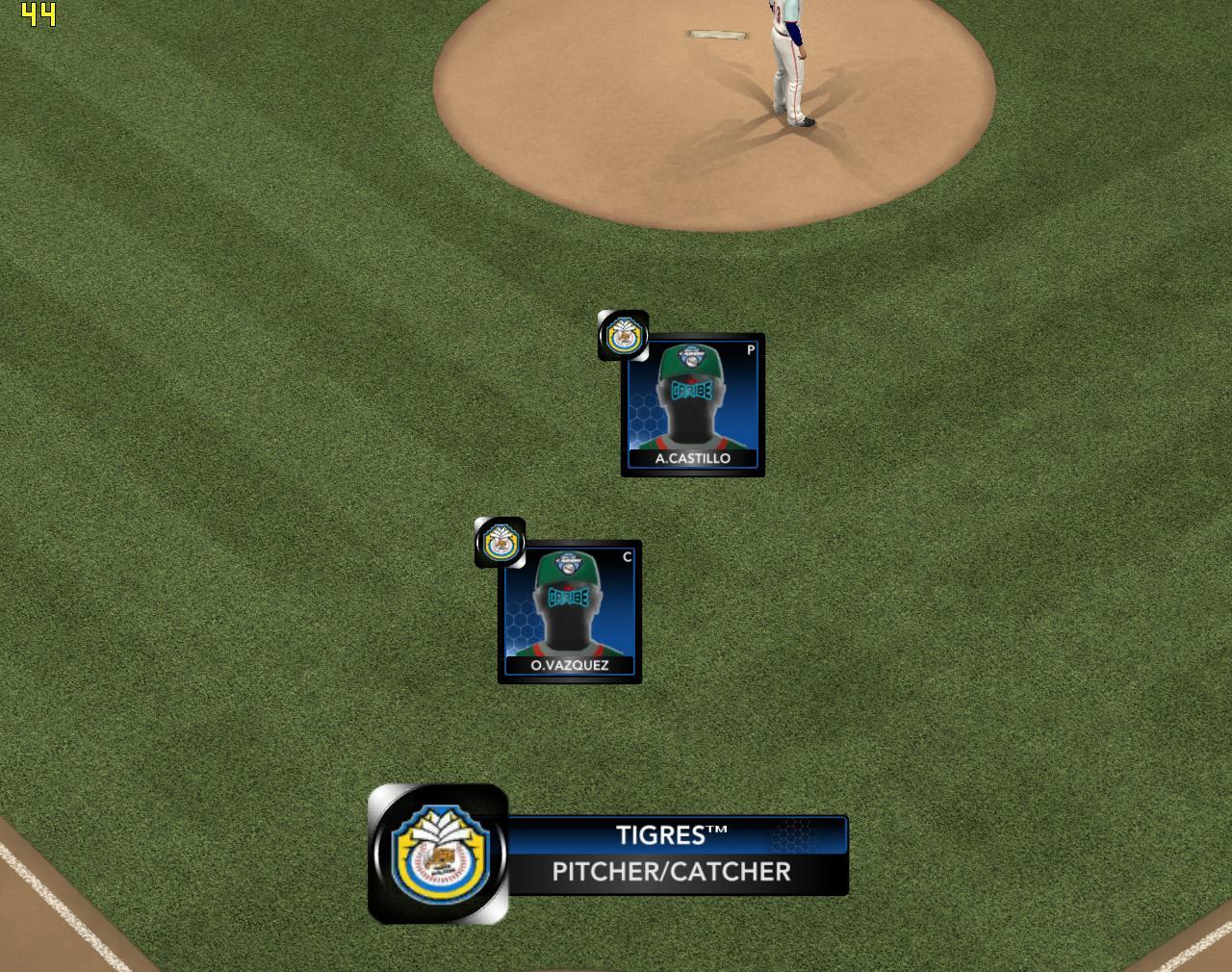Image resolution: width=1232 pixels, height=972 pixels.
Task: Select the A.Castillo pitcher card
Action: click(x=693, y=405)
